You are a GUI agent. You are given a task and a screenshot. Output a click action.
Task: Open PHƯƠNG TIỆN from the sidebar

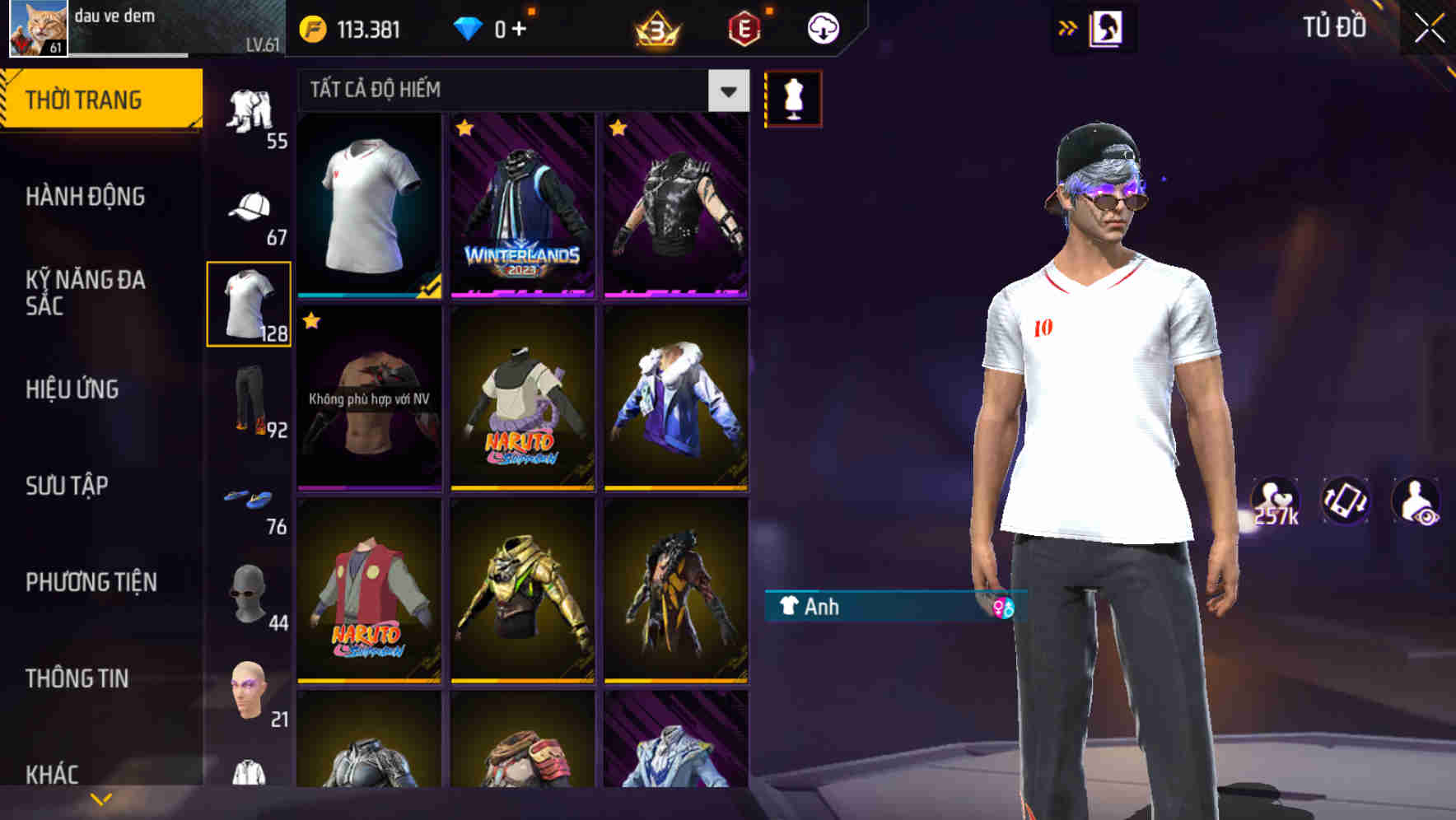[x=89, y=582]
